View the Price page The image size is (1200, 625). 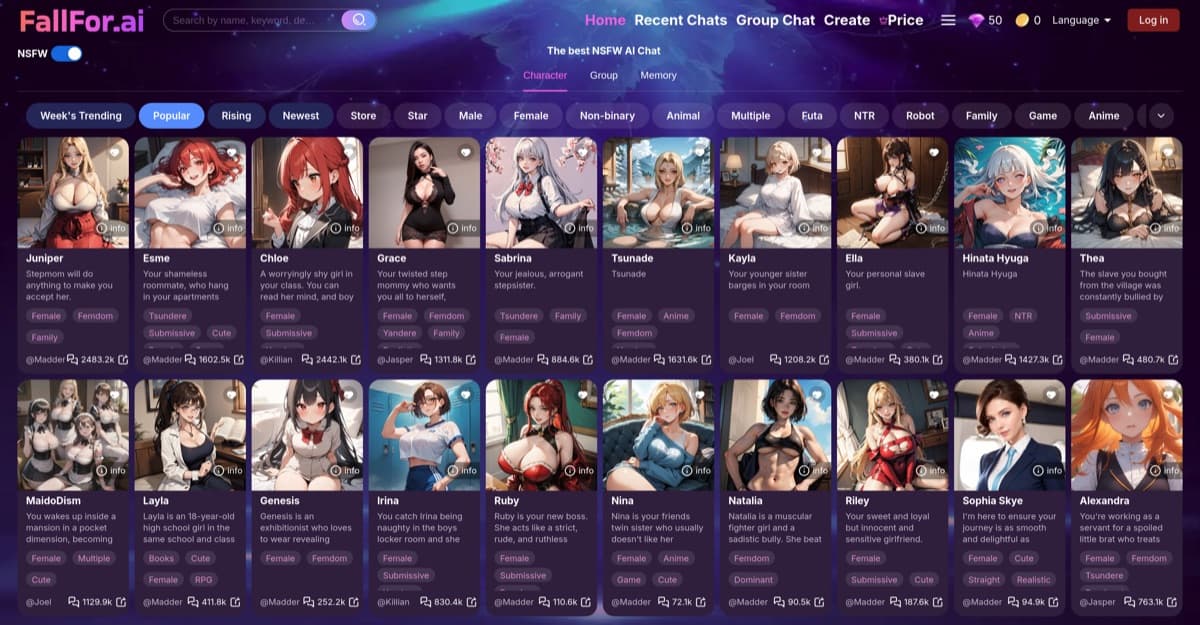(904, 20)
